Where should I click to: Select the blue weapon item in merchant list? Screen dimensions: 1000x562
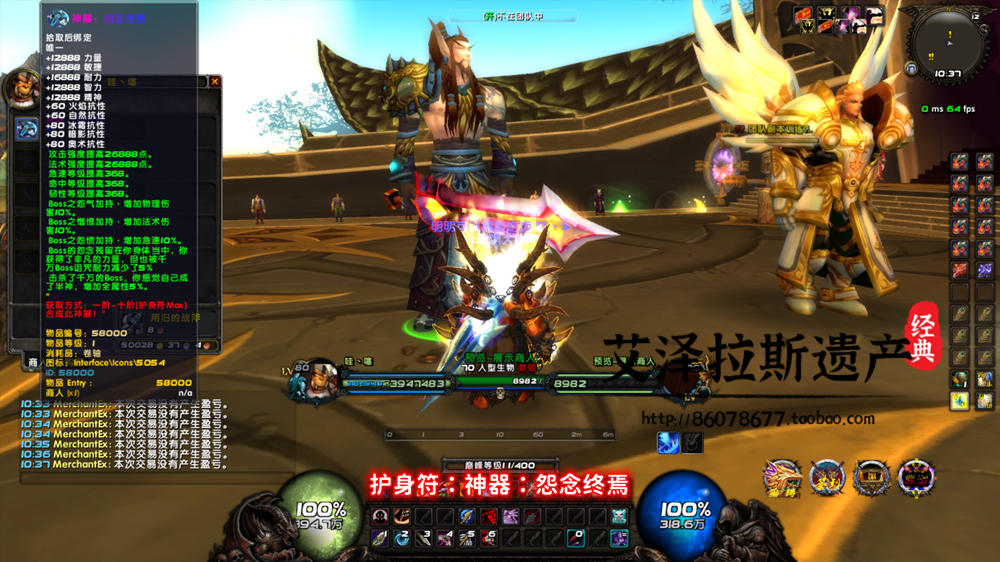[x=27, y=130]
